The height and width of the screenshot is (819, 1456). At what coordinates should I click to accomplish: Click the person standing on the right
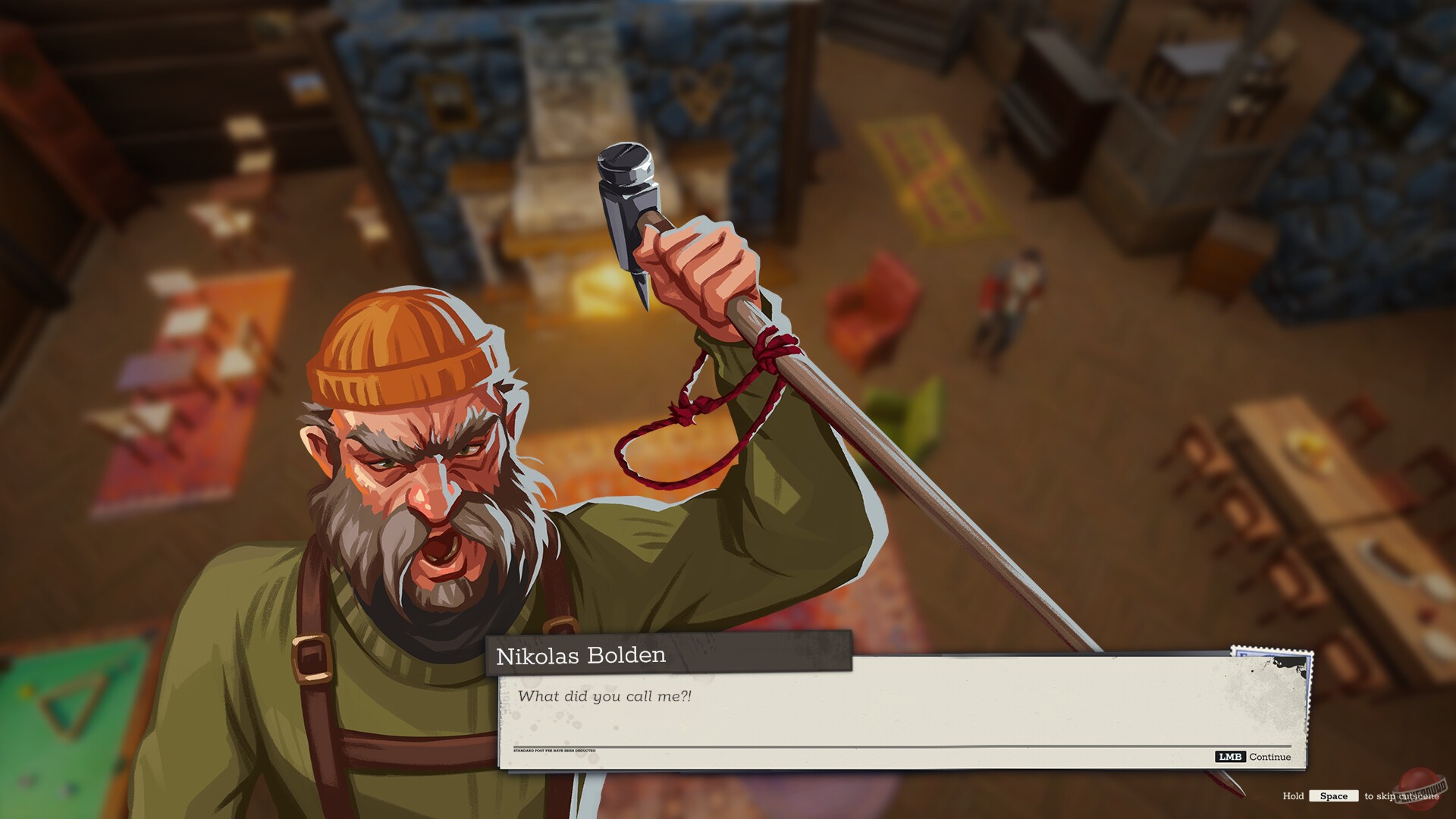coord(1016,296)
